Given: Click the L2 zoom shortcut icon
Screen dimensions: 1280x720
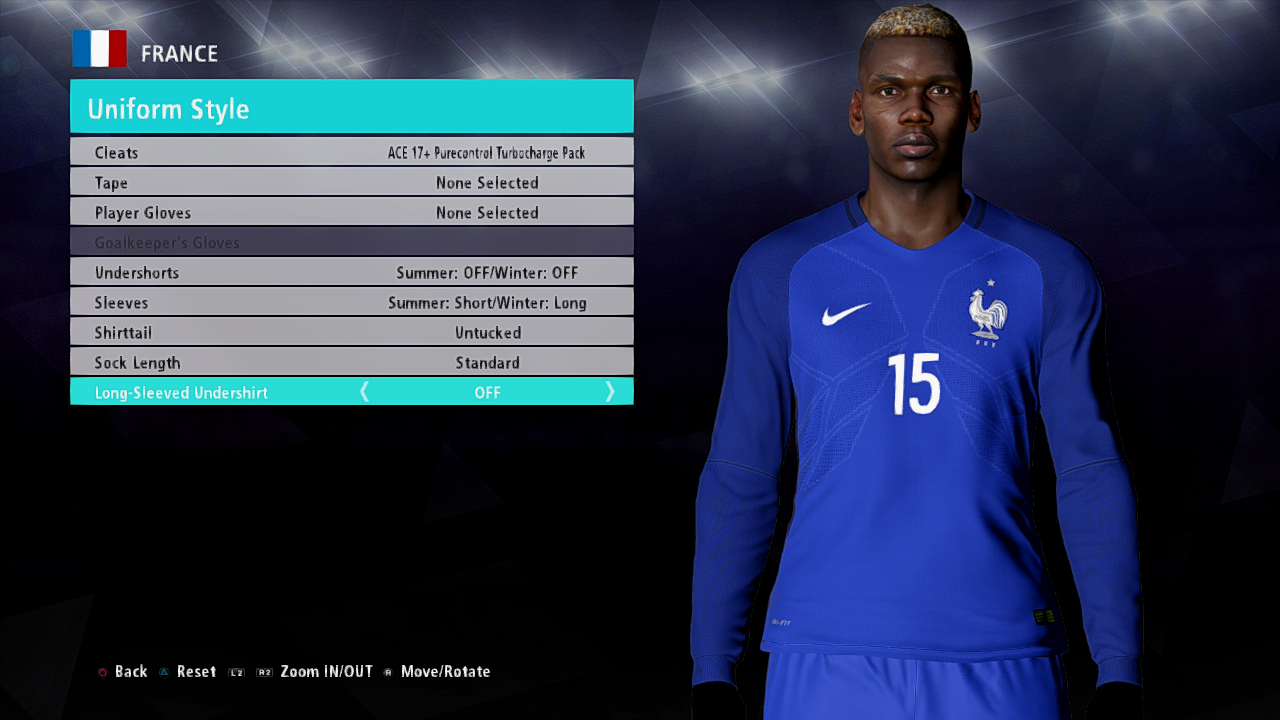Looking at the screenshot, I should point(236,672).
